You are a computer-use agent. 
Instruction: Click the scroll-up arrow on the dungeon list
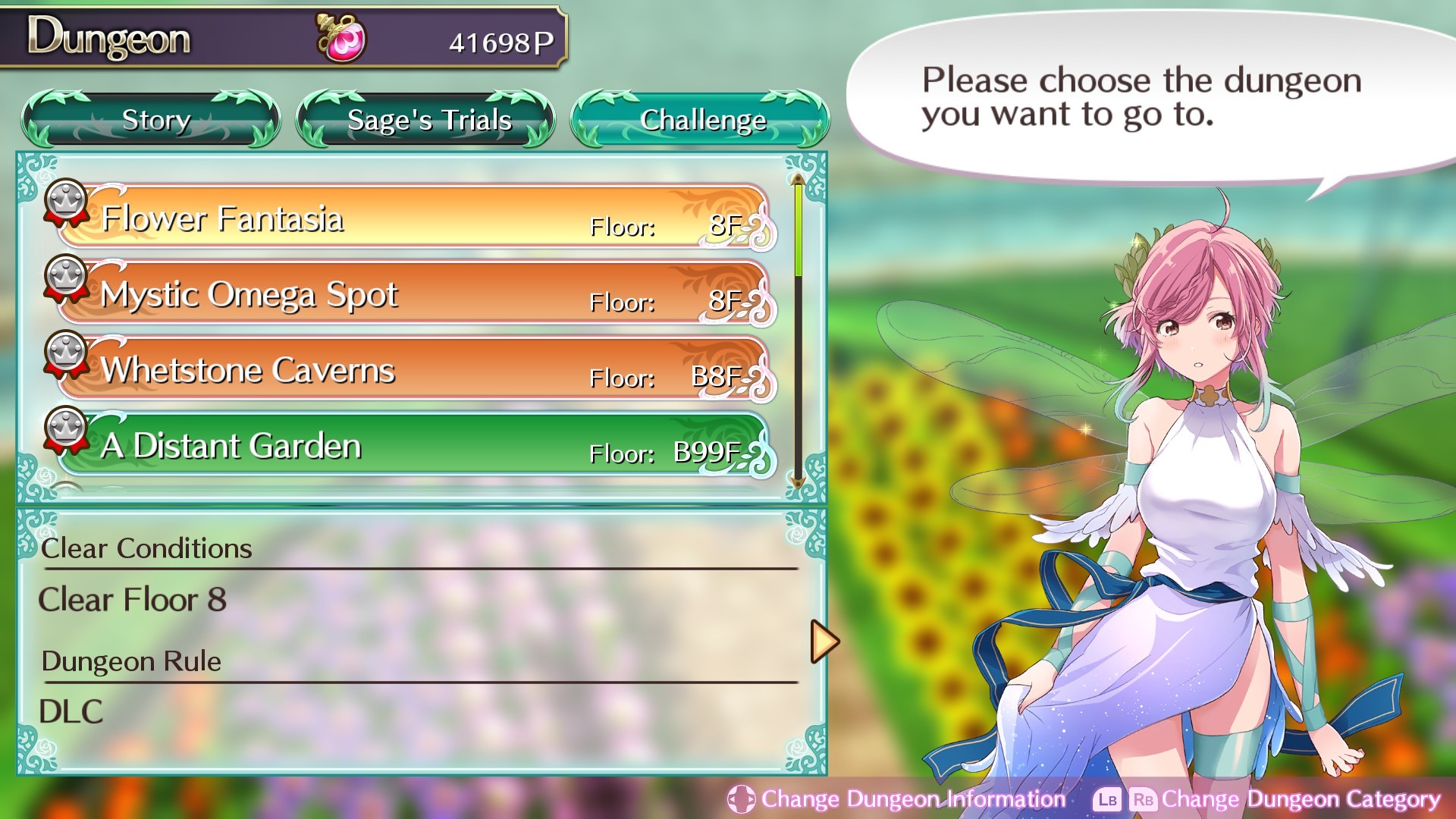797,180
